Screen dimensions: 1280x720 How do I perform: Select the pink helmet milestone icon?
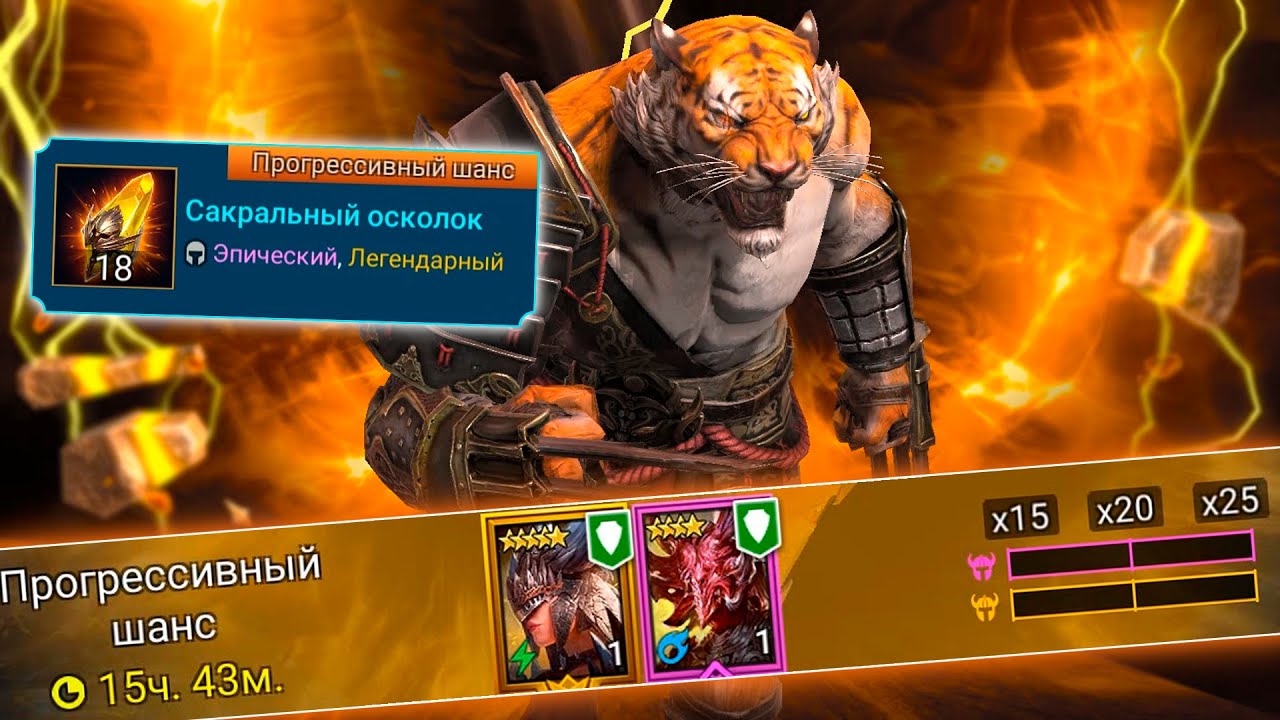coord(981,565)
